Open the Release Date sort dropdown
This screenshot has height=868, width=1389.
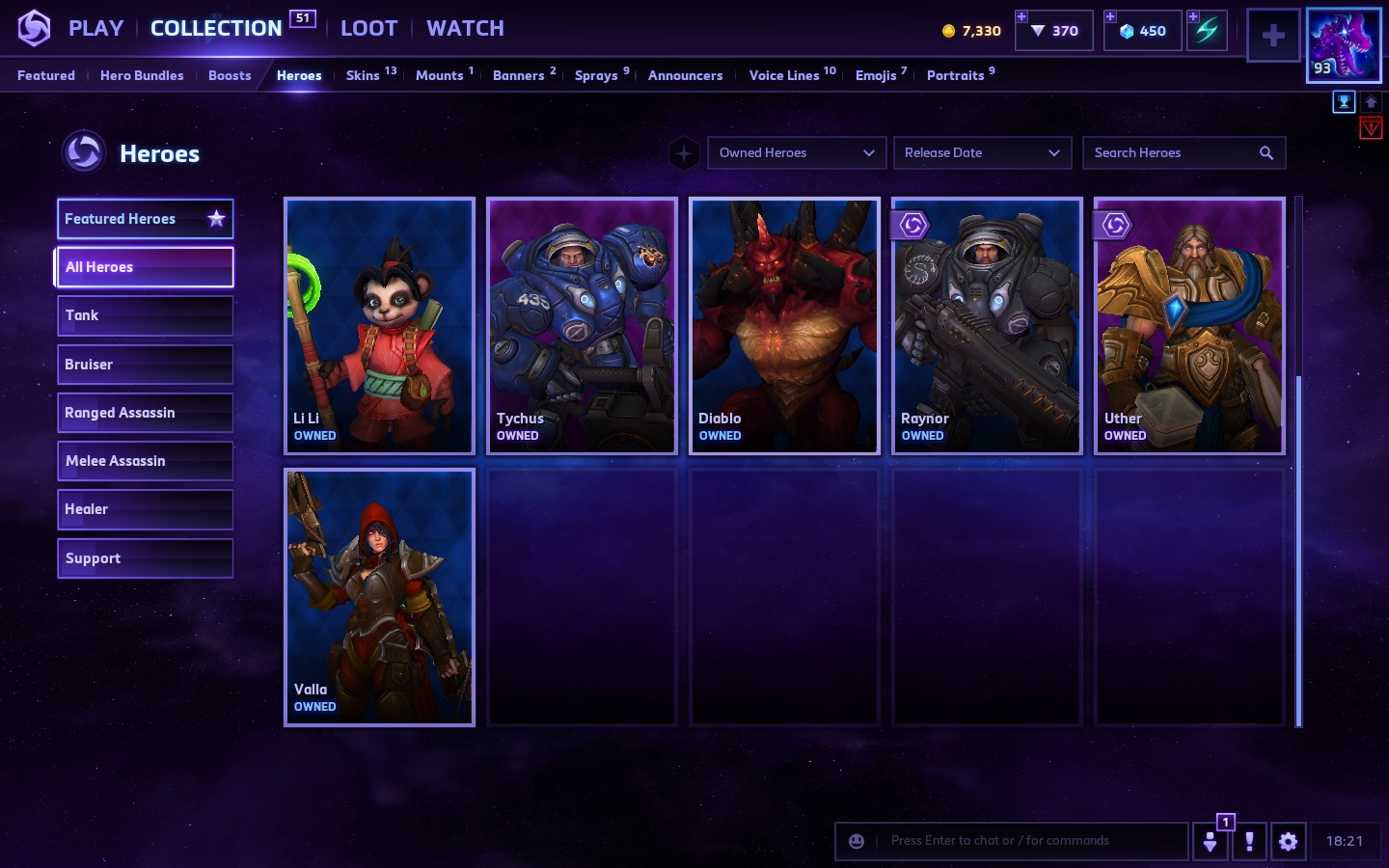[982, 152]
